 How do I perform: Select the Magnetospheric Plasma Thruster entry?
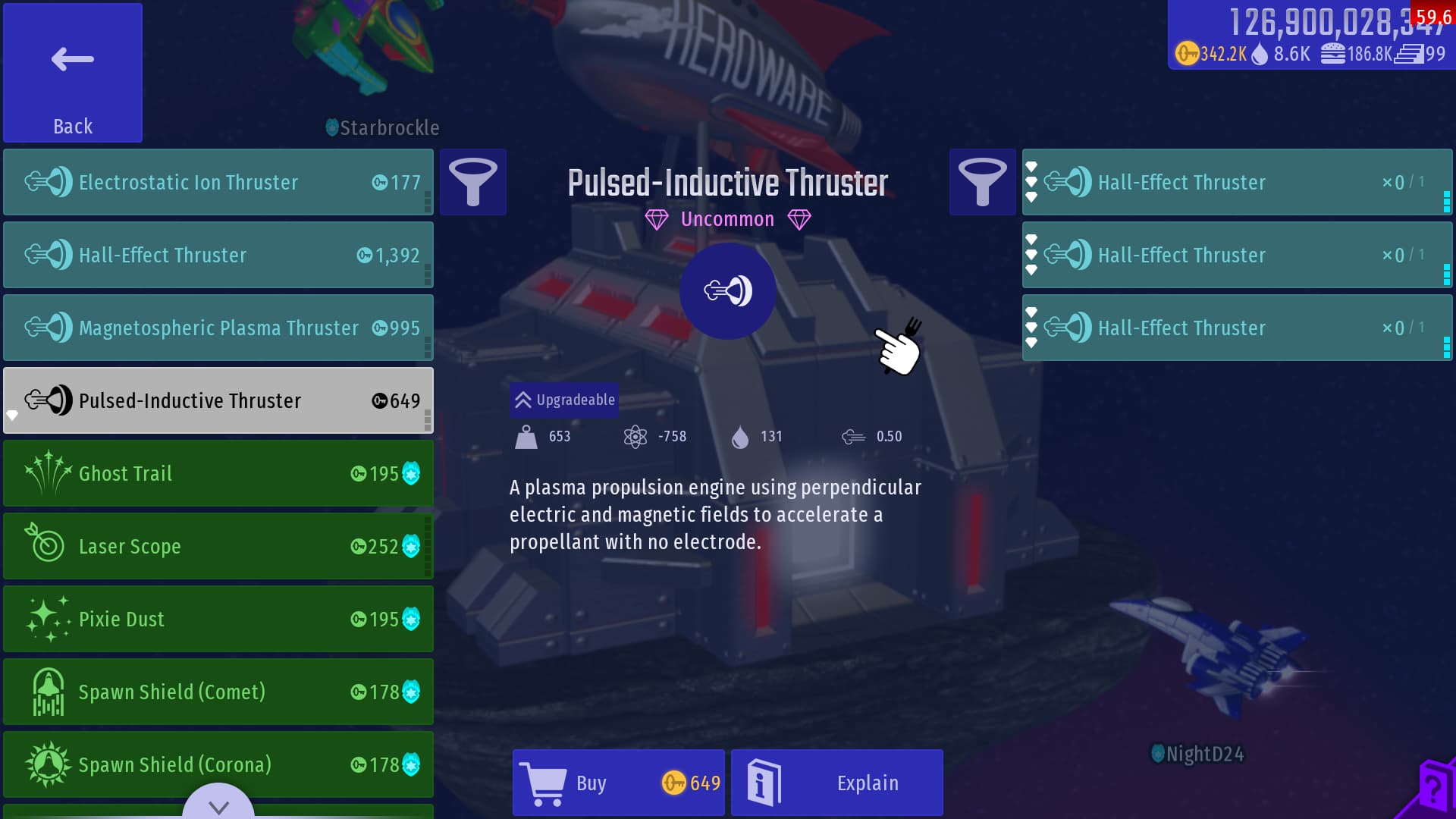click(x=218, y=328)
